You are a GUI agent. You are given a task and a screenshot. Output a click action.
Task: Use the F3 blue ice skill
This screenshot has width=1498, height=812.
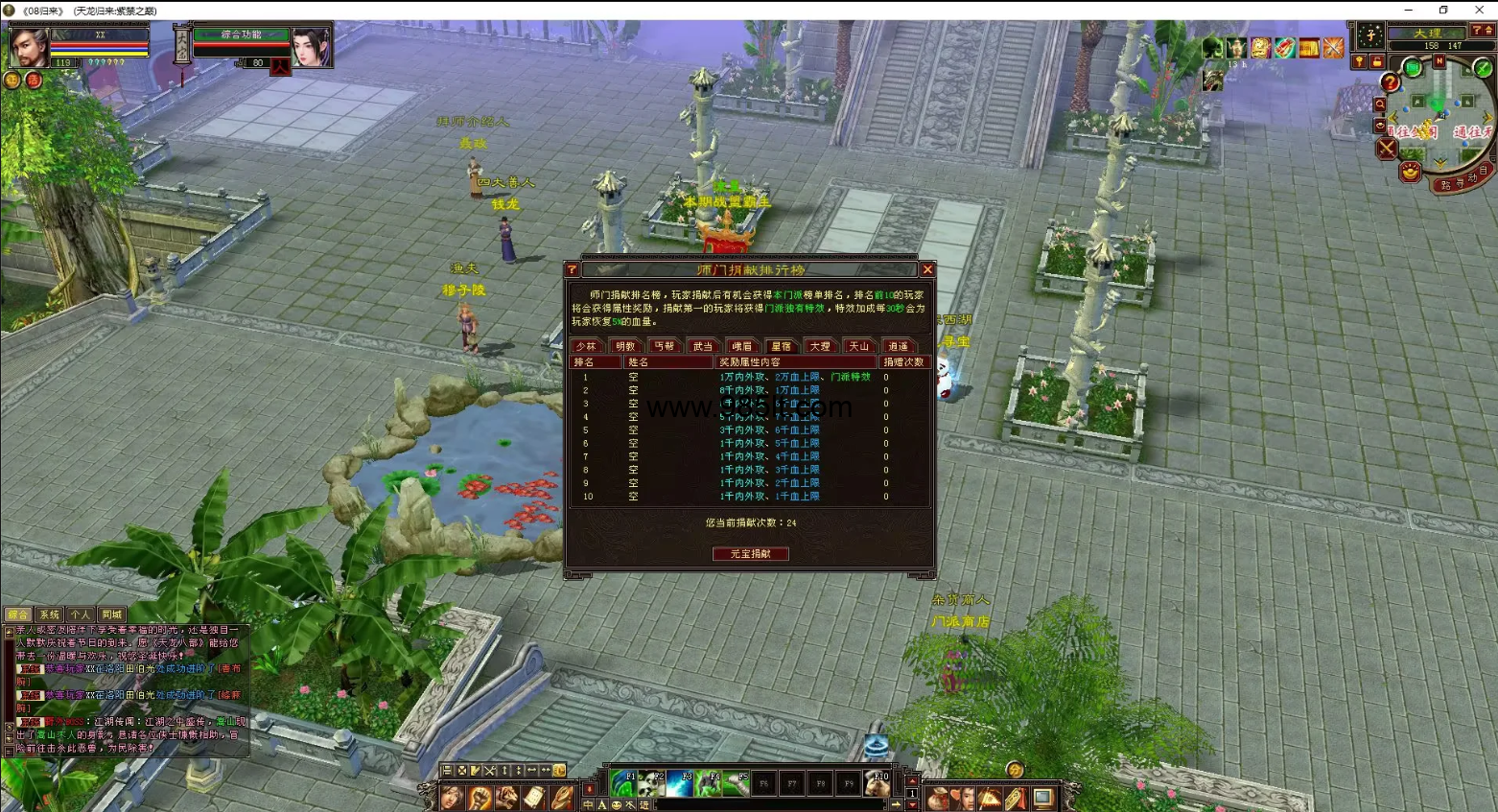(x=680, y=783)
